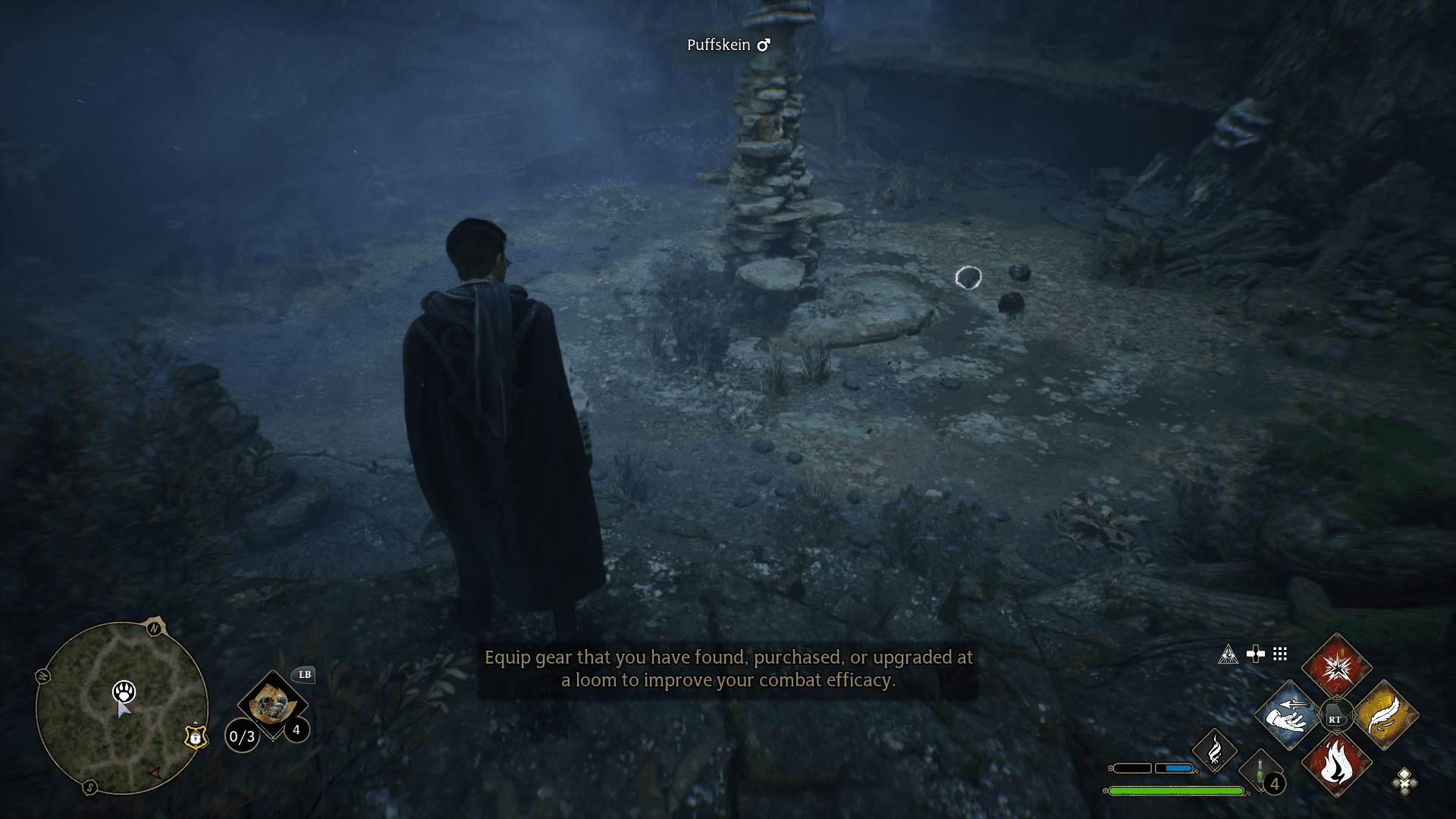Click the d-pad indicator at bottom right
Image resolution: width=1456 pixels, height=819 pixels.
[x=1404, y=783]
